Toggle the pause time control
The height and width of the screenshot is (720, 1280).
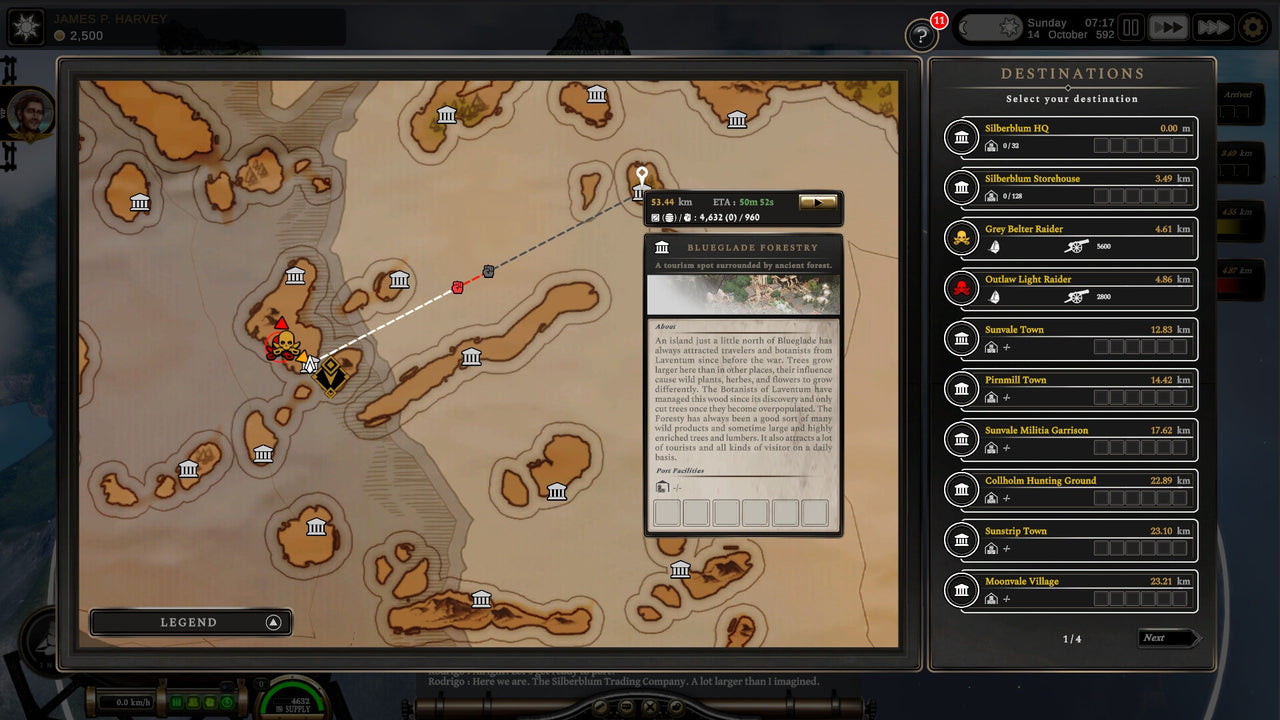(1130, 27)
